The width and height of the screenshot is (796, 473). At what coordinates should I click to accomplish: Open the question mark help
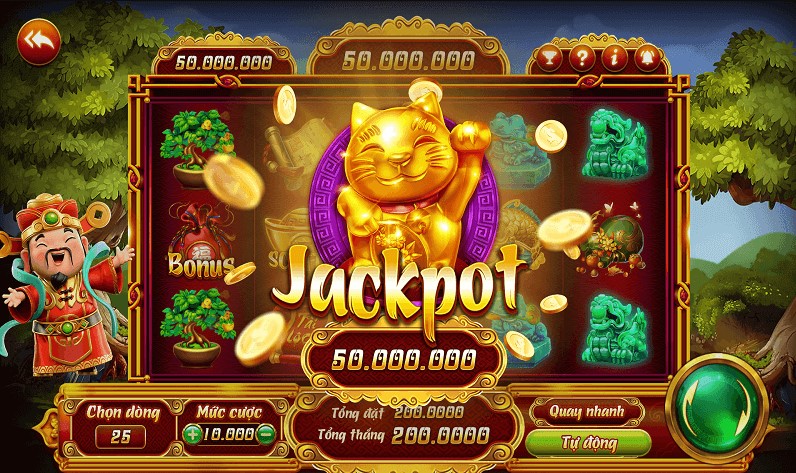click(x=581, y=57)
